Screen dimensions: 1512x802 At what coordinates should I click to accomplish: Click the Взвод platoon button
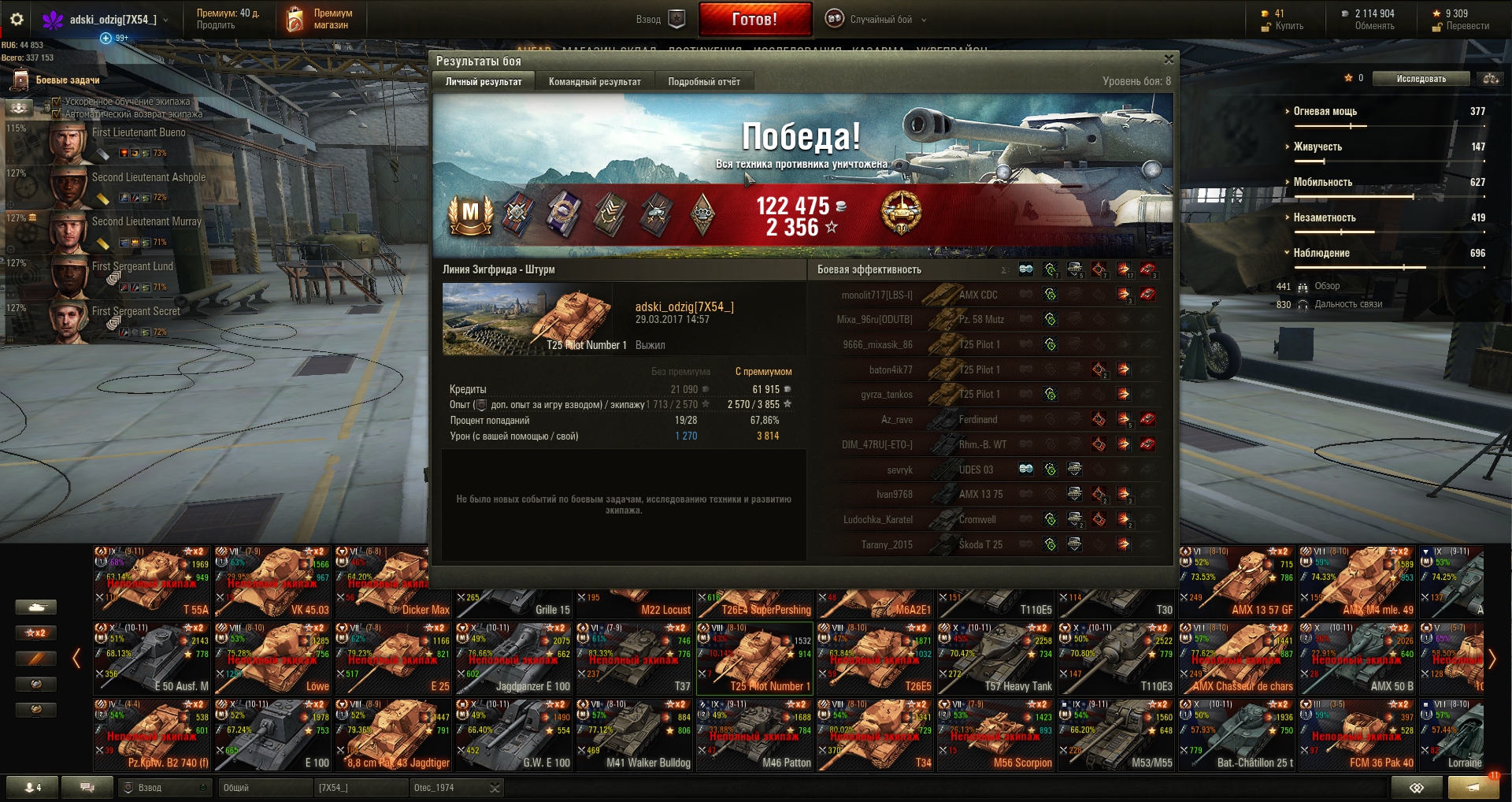(661, 20)
